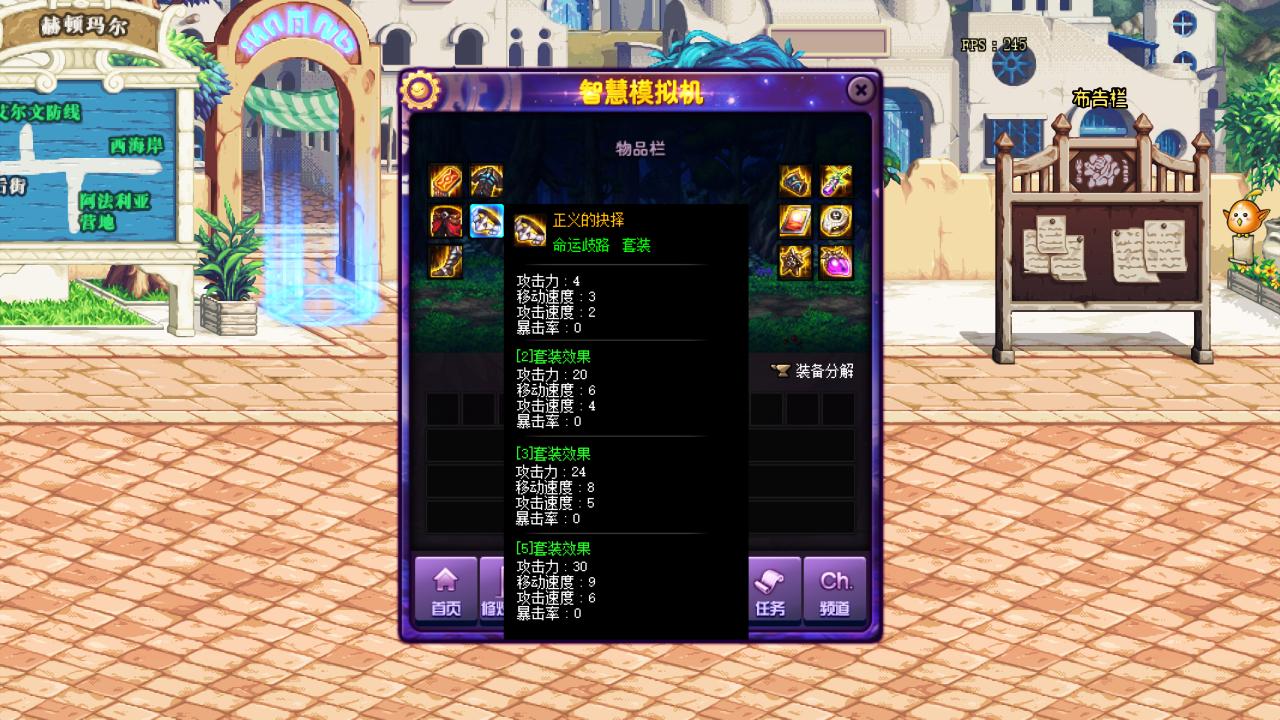Select the highlighted 正义的抉择 shoulder item

486,222
